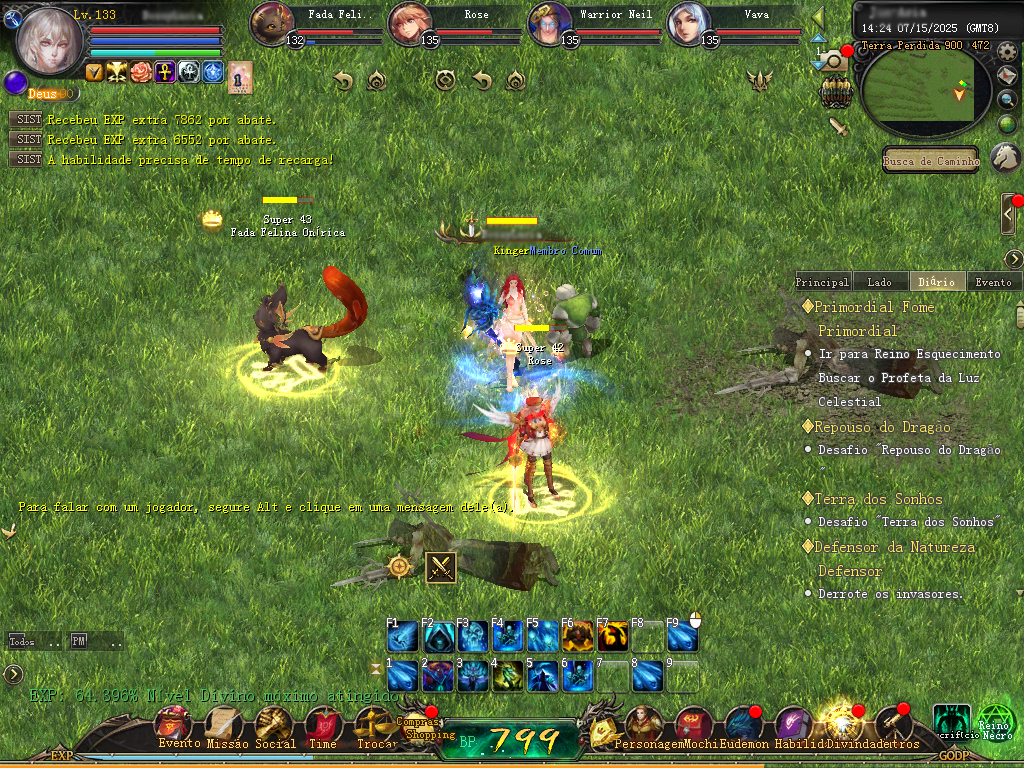The width and height of the screenshot is (1024, 768).
Task: Open the Reino Necro icon
Action: tap(995, 721)
